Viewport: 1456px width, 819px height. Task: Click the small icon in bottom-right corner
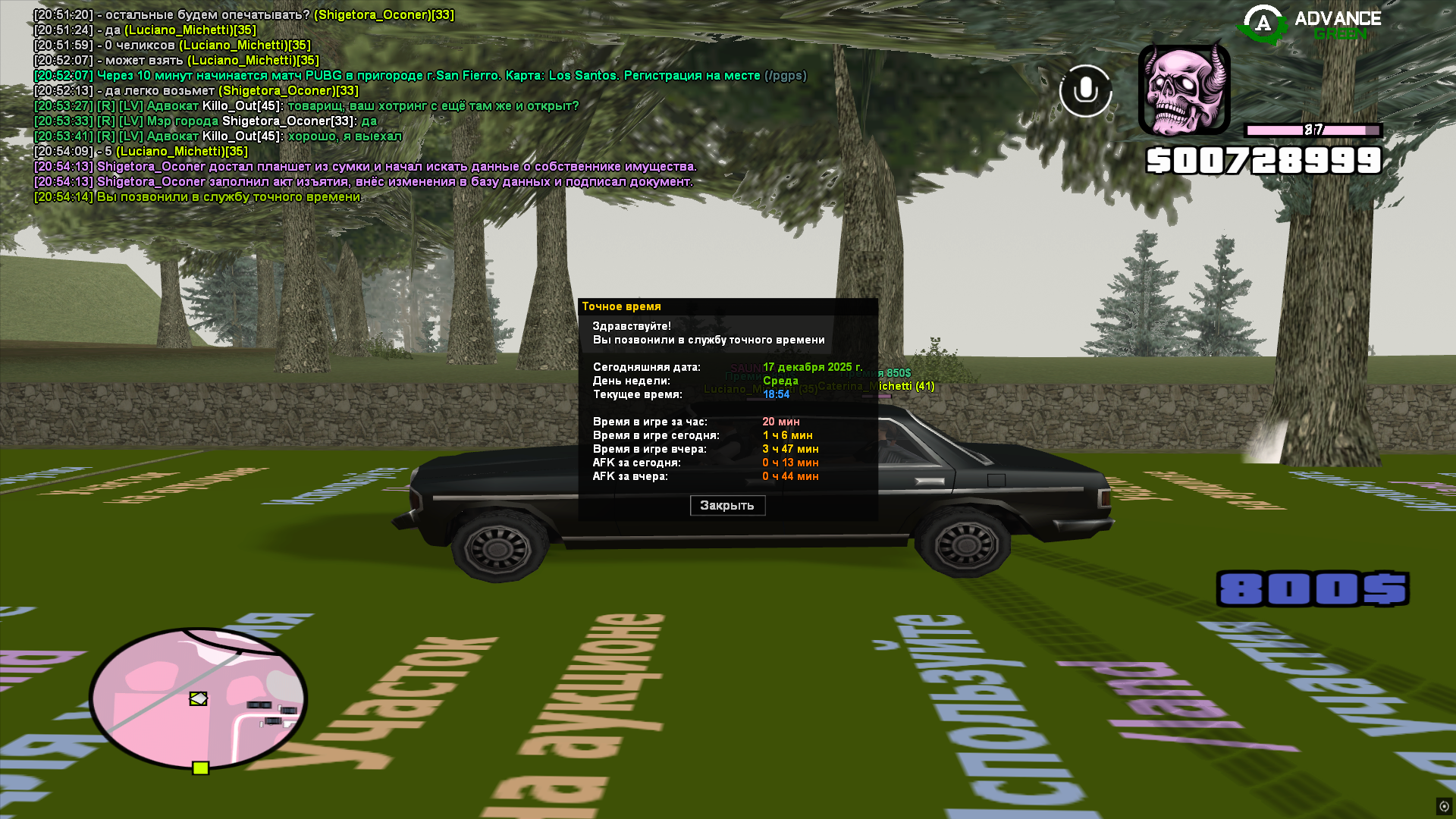coord(1444,806)
